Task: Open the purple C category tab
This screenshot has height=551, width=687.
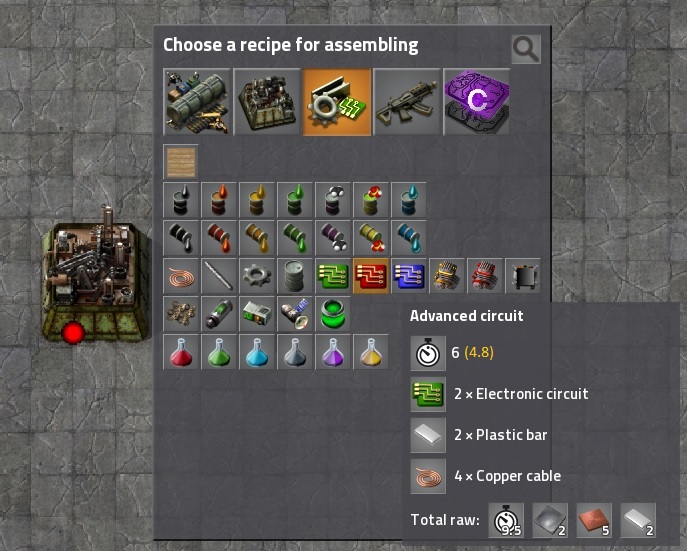Action: click(476, 101)
